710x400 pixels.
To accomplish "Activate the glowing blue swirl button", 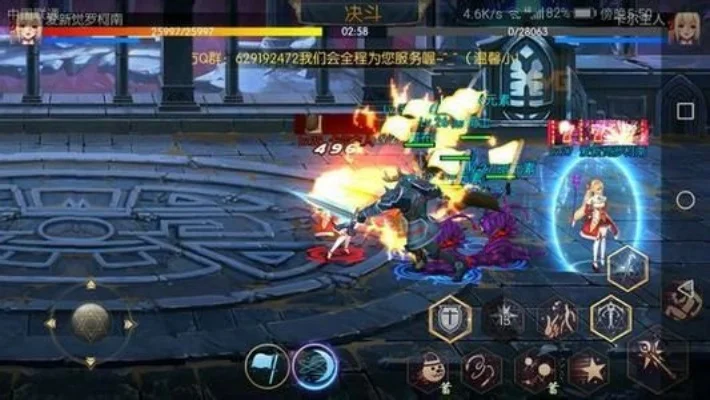I will coord(316,365).
